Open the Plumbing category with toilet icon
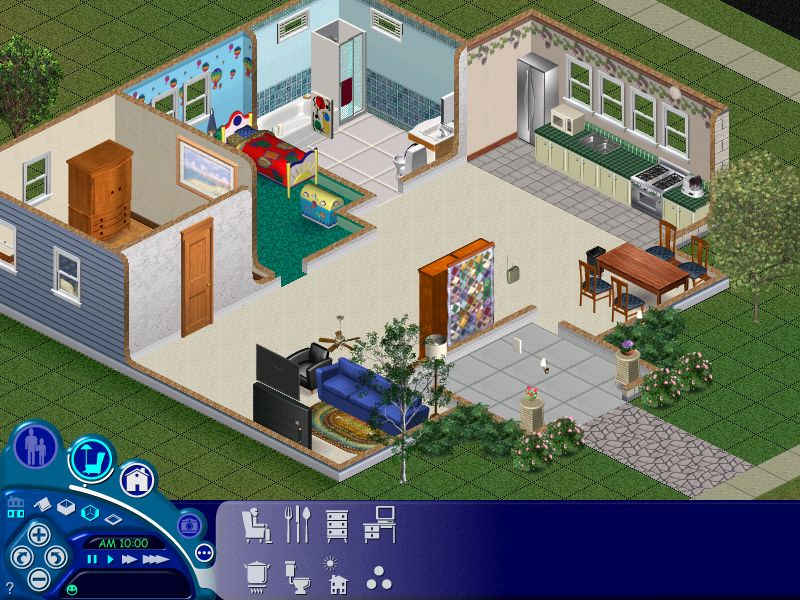The width and height of the screenshot is (800, 600). tap(298, 577)
